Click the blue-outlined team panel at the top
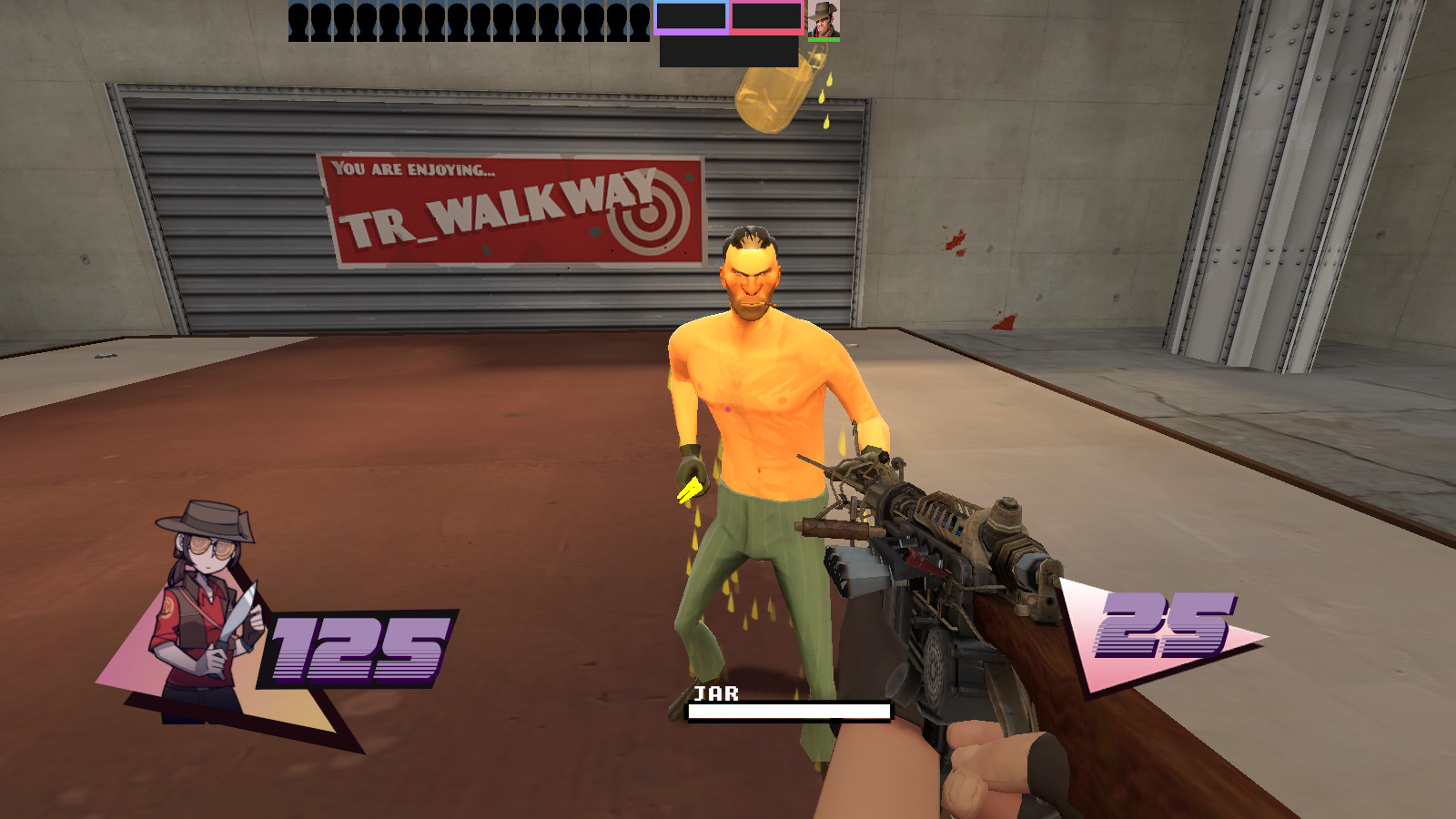 692,16
